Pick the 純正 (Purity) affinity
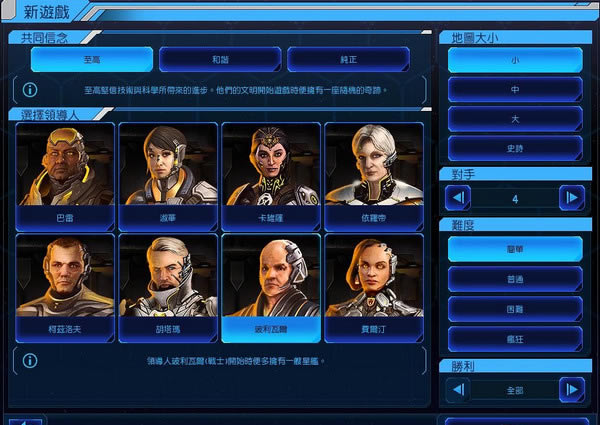Screen dimensions: 600x425 (348, 59)
